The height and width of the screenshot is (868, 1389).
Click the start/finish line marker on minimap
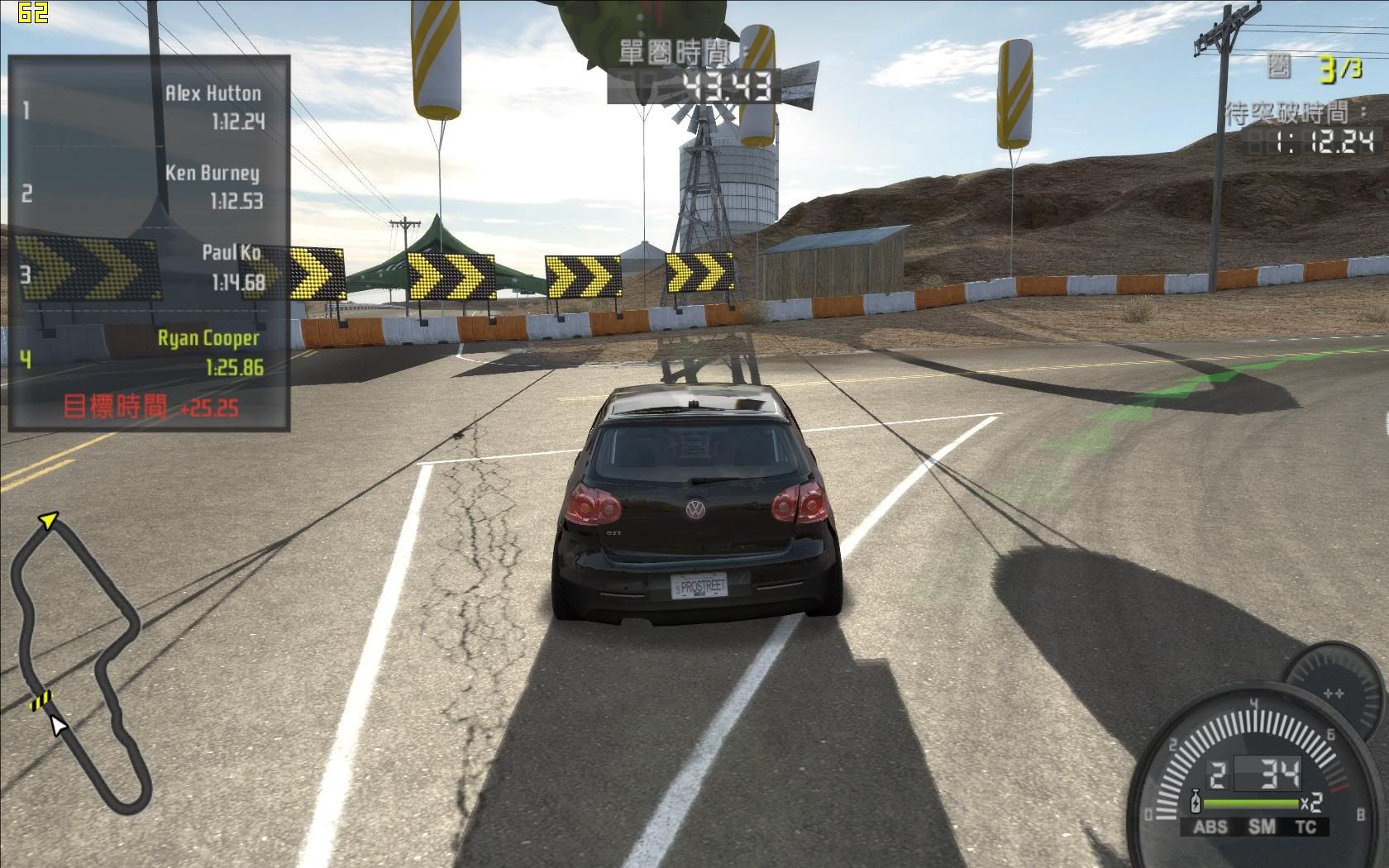click(40, 701)
